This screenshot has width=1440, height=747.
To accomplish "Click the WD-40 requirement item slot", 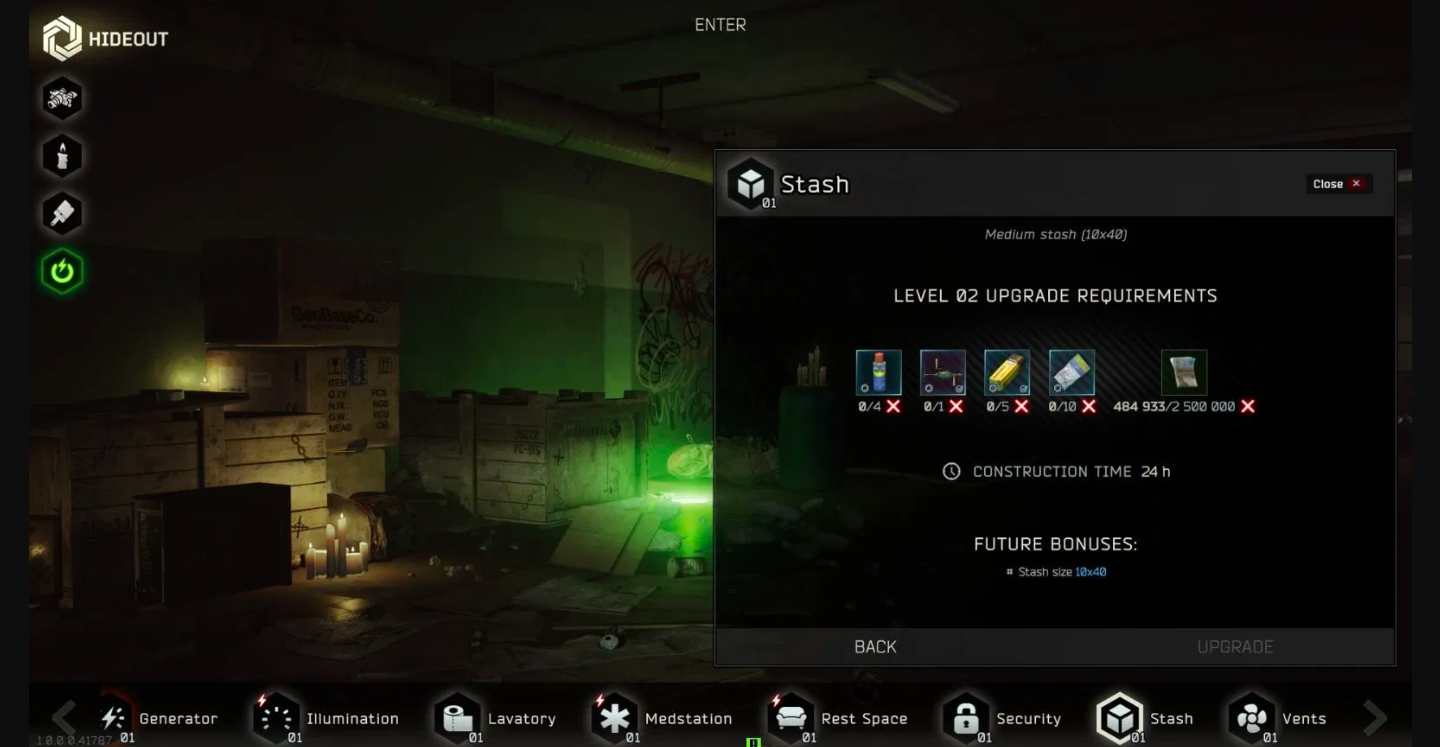I will (x=878, y=372).
